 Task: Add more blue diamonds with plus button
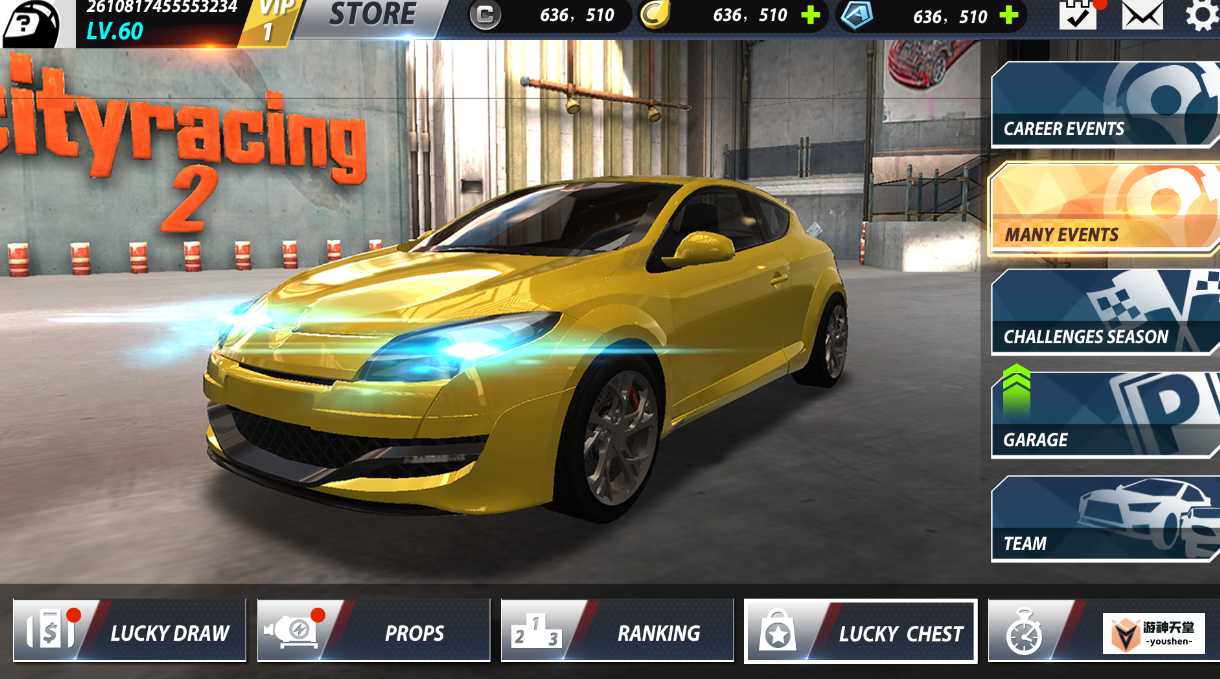[1009, 15]
